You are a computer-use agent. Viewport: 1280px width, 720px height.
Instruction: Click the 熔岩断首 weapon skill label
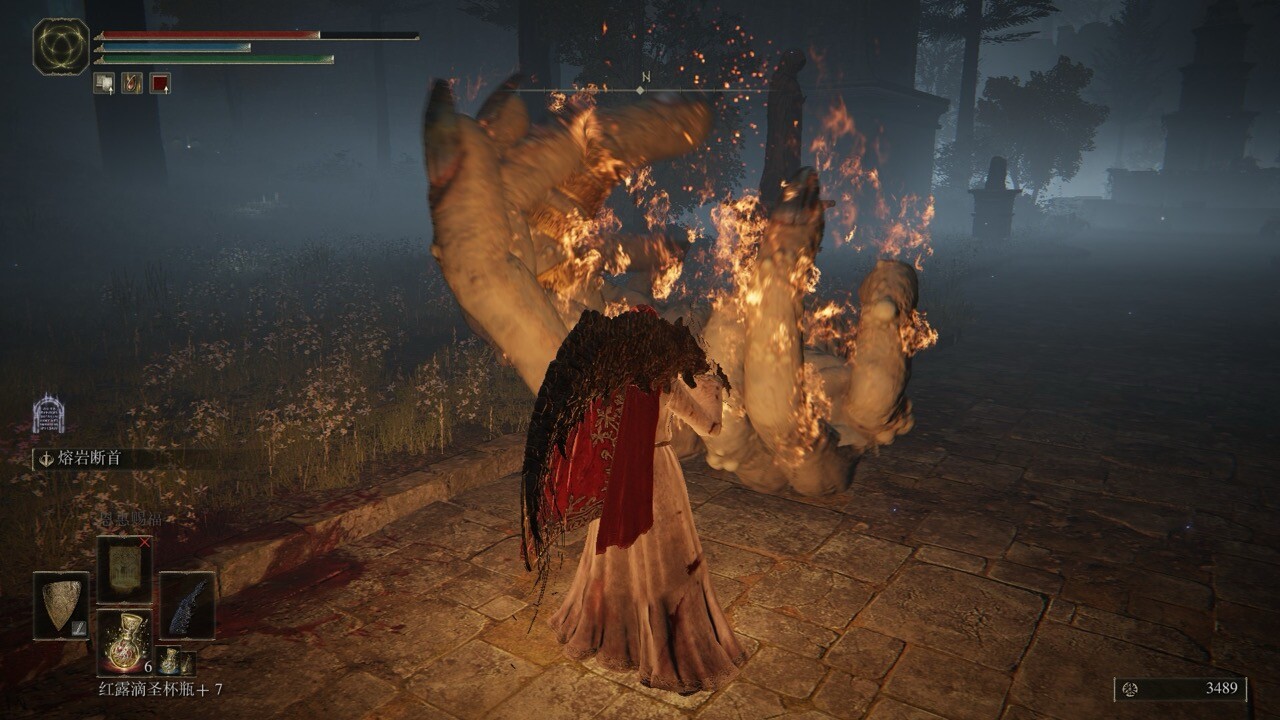pos(94,459)
